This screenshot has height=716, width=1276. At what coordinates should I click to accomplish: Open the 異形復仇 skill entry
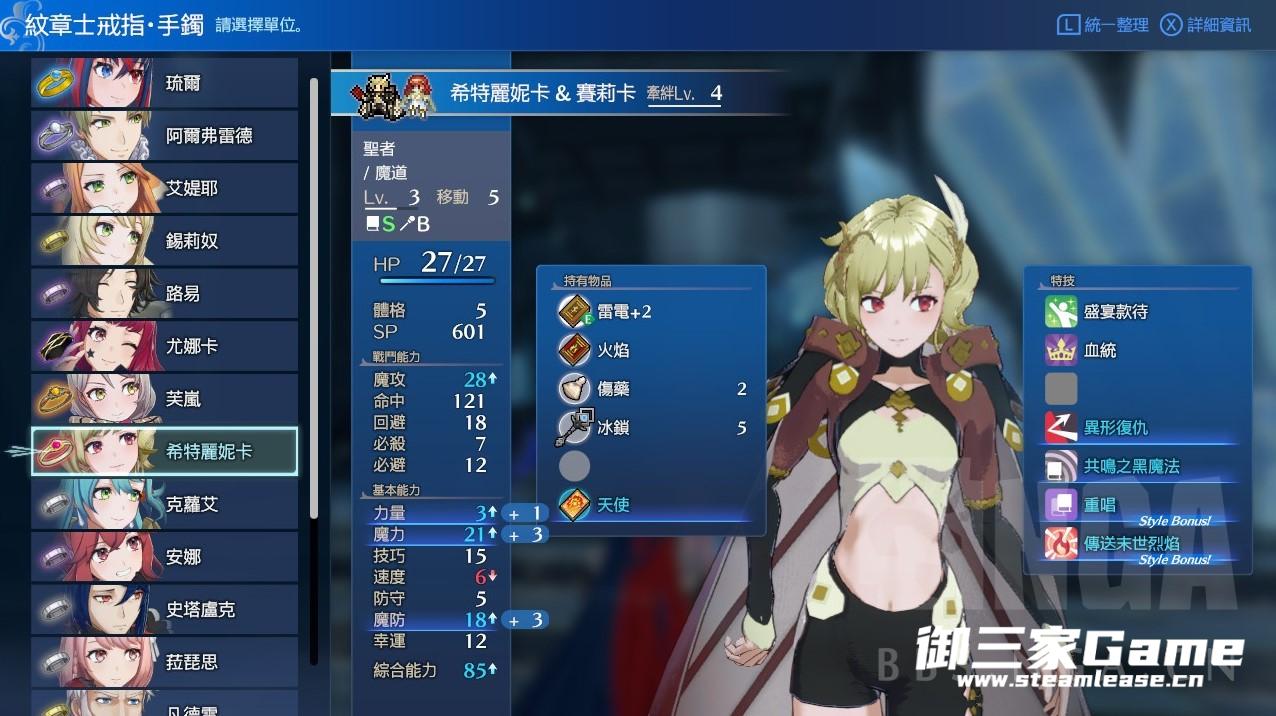pos(1115,428)
